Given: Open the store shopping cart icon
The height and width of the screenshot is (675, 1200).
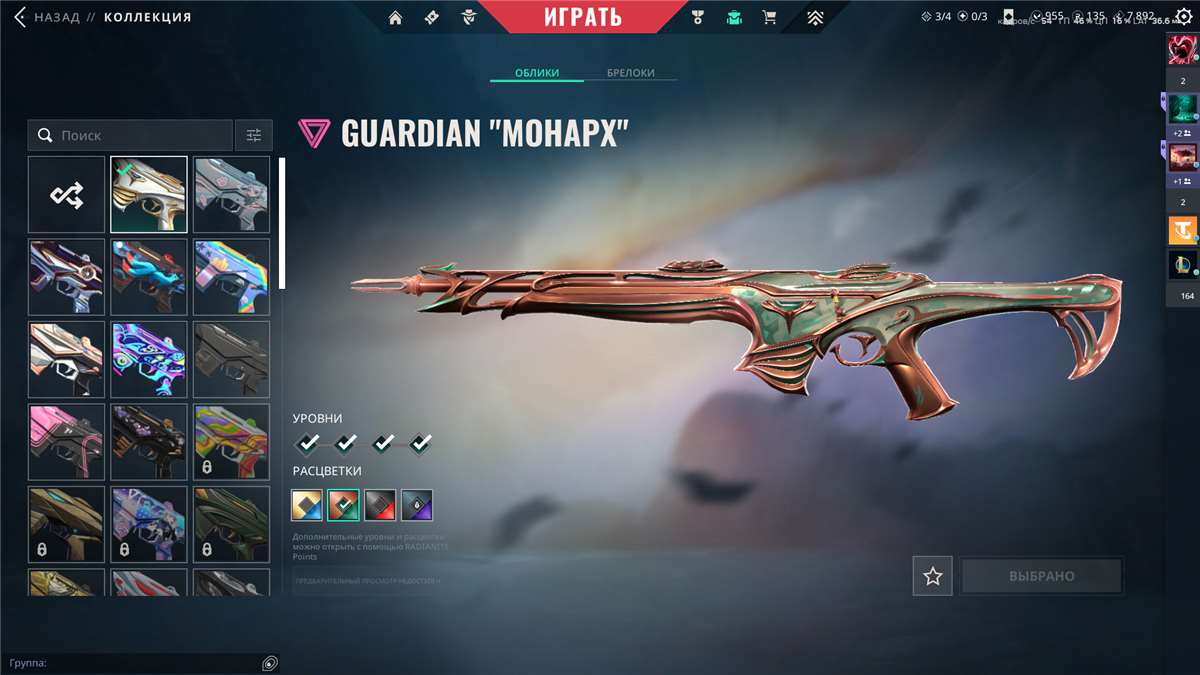Looking at the screenshot, I should [769, 17].
